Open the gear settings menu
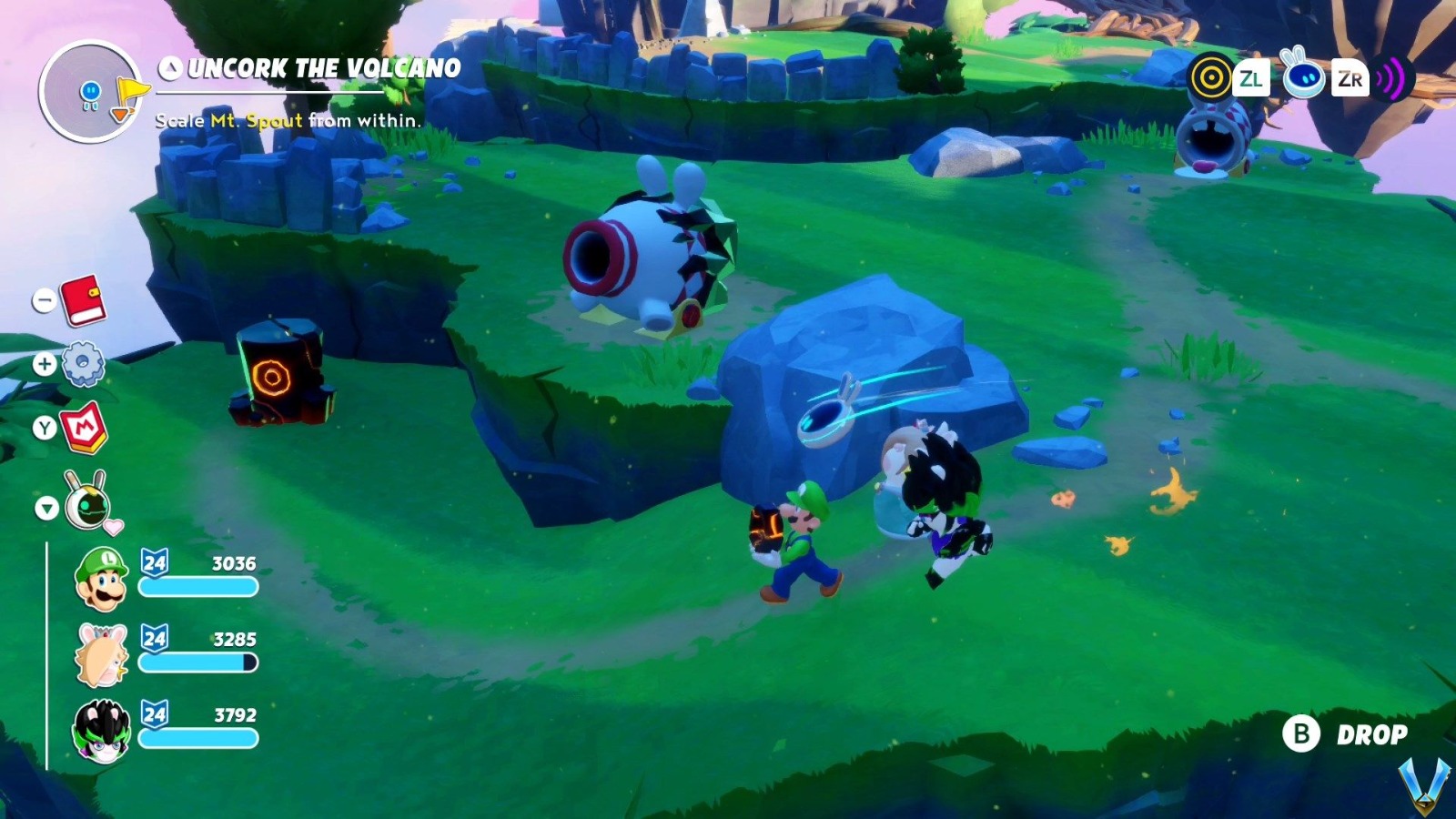Image resolution: width=1456 pixels, height=819 pixels. tap(84, 365)
